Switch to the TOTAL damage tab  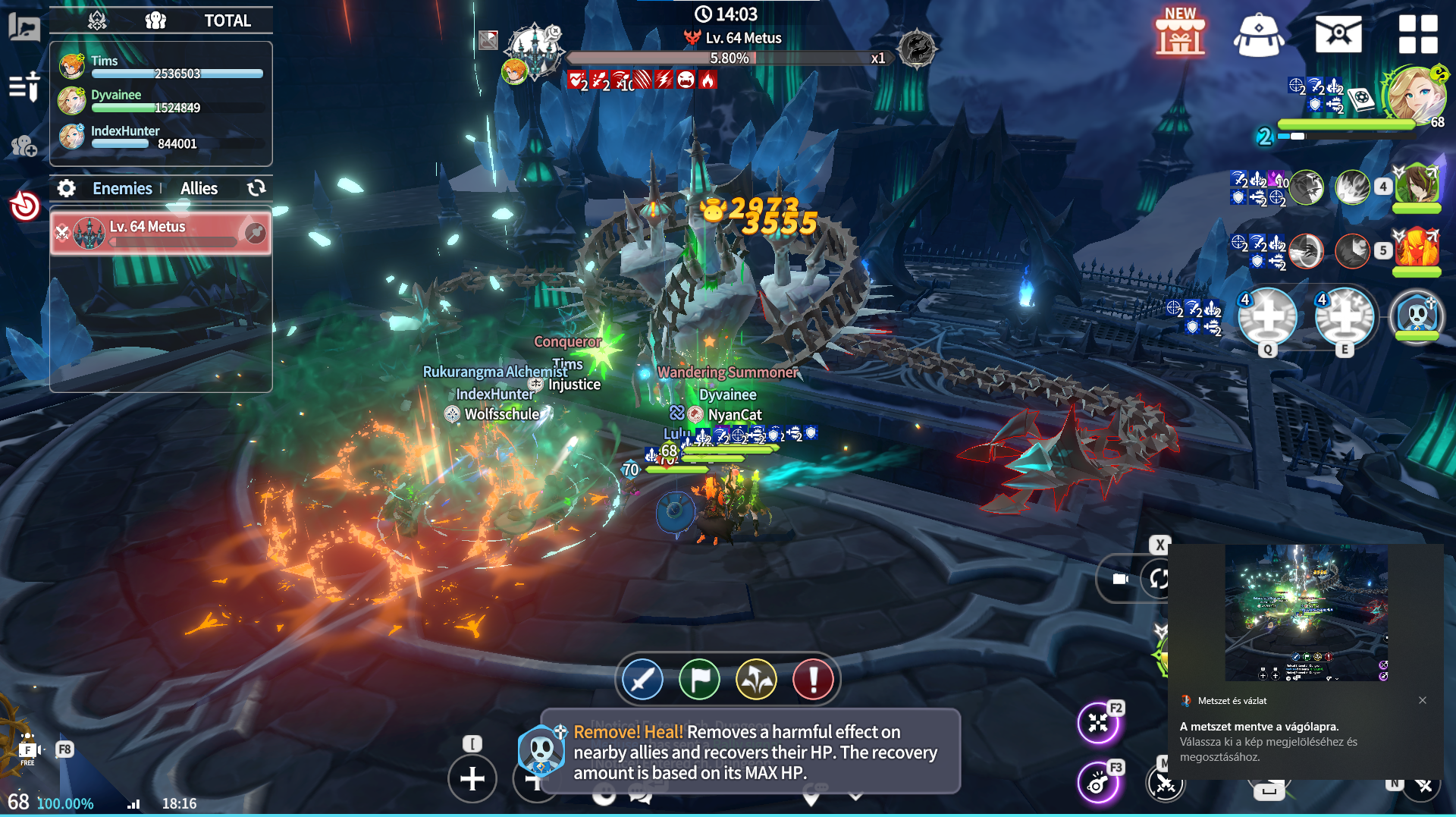click(x=227, y=20)
